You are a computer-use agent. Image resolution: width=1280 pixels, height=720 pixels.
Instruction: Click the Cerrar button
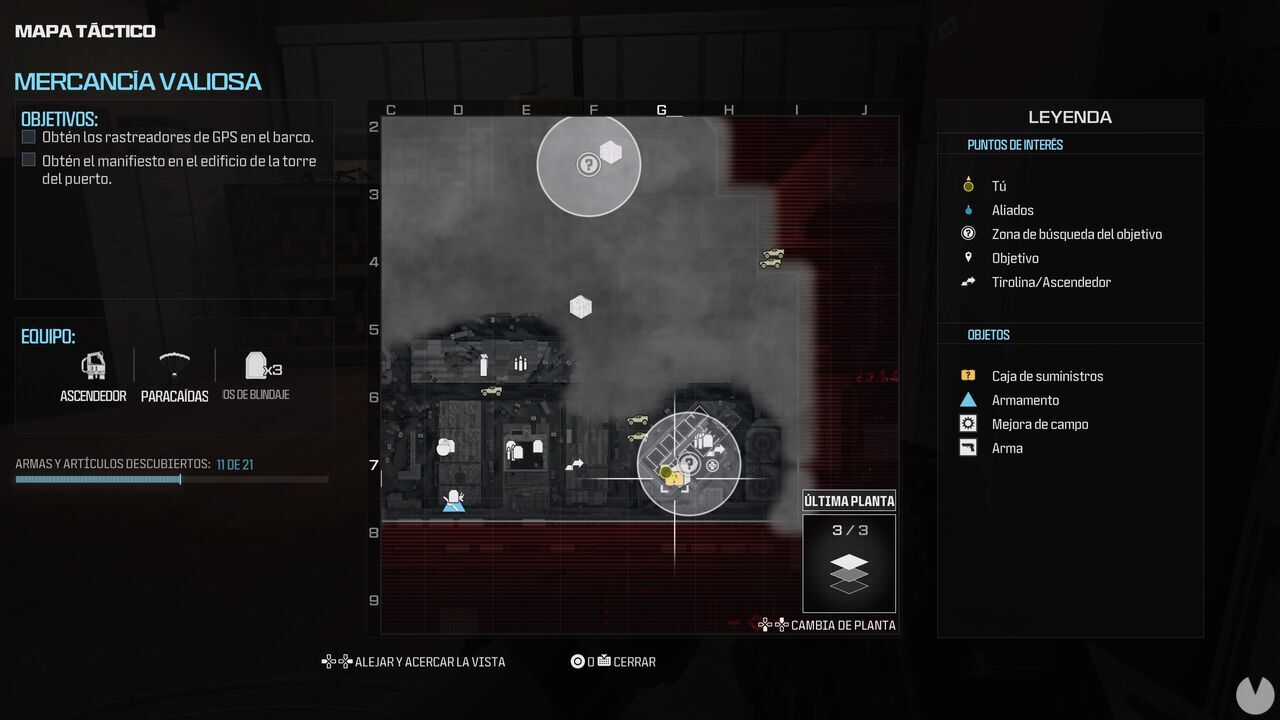click(x=615, y=661)
